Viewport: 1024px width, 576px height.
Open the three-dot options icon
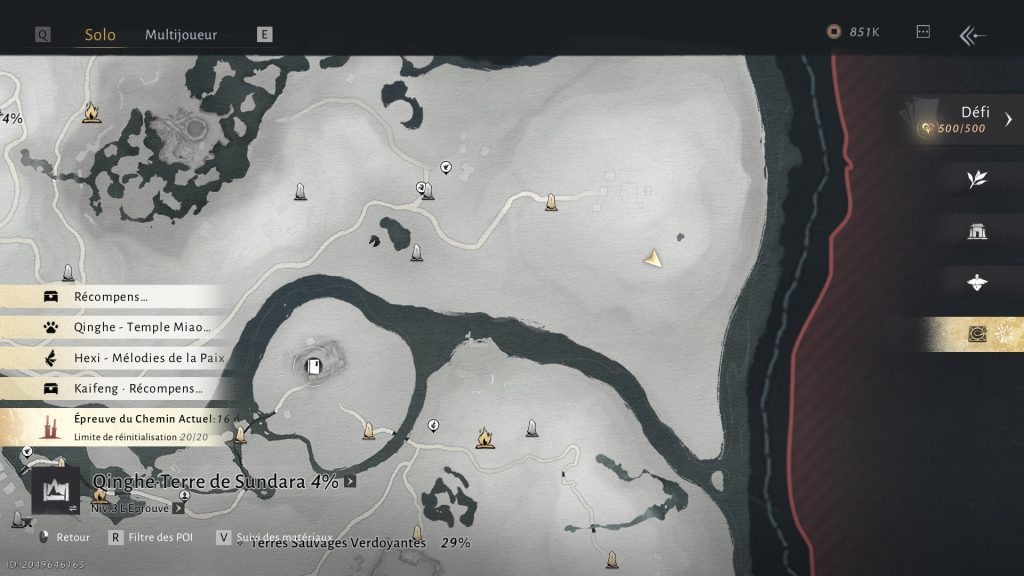pos(923,32)
